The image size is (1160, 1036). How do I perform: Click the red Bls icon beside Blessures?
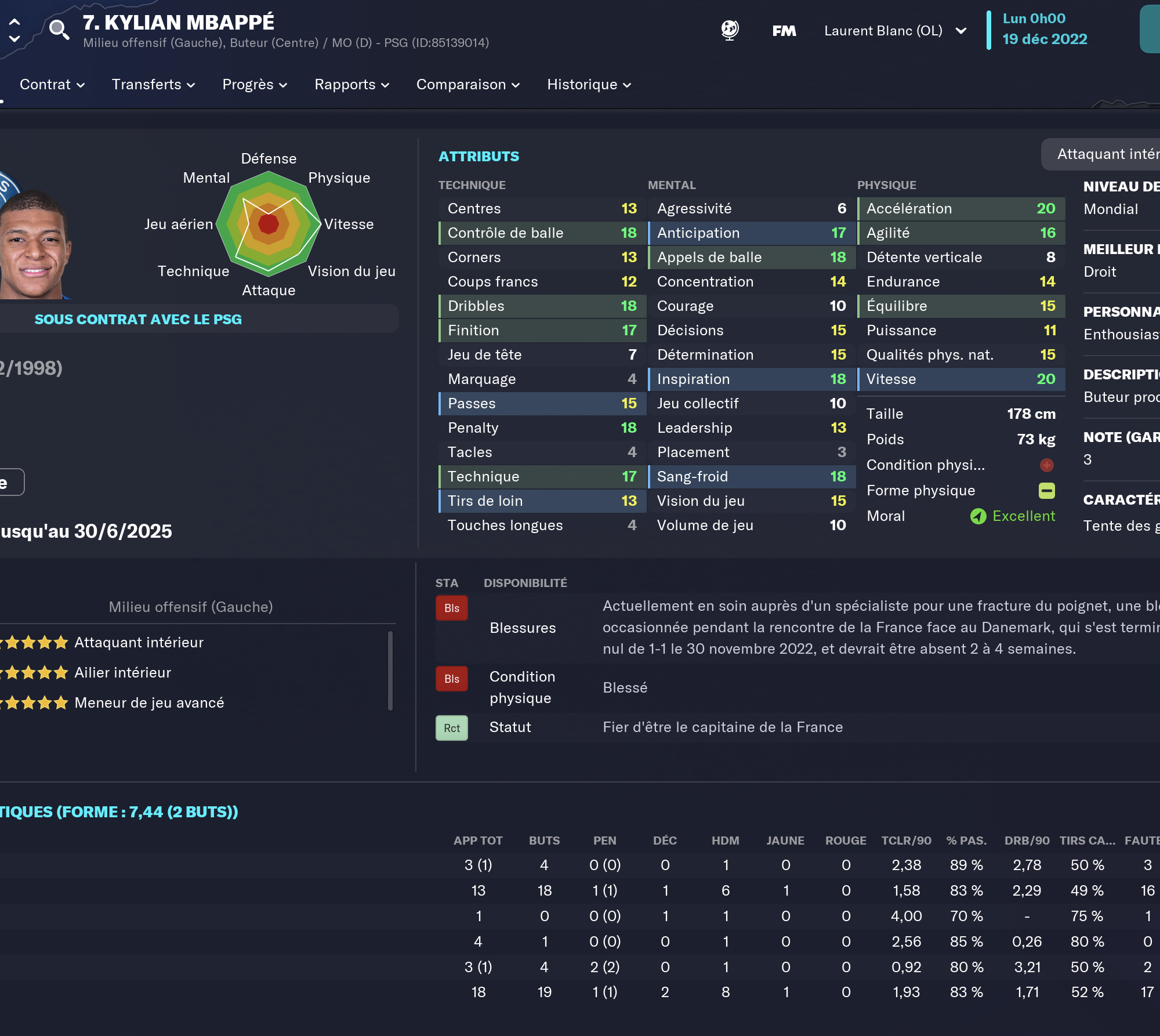[451, 607]
